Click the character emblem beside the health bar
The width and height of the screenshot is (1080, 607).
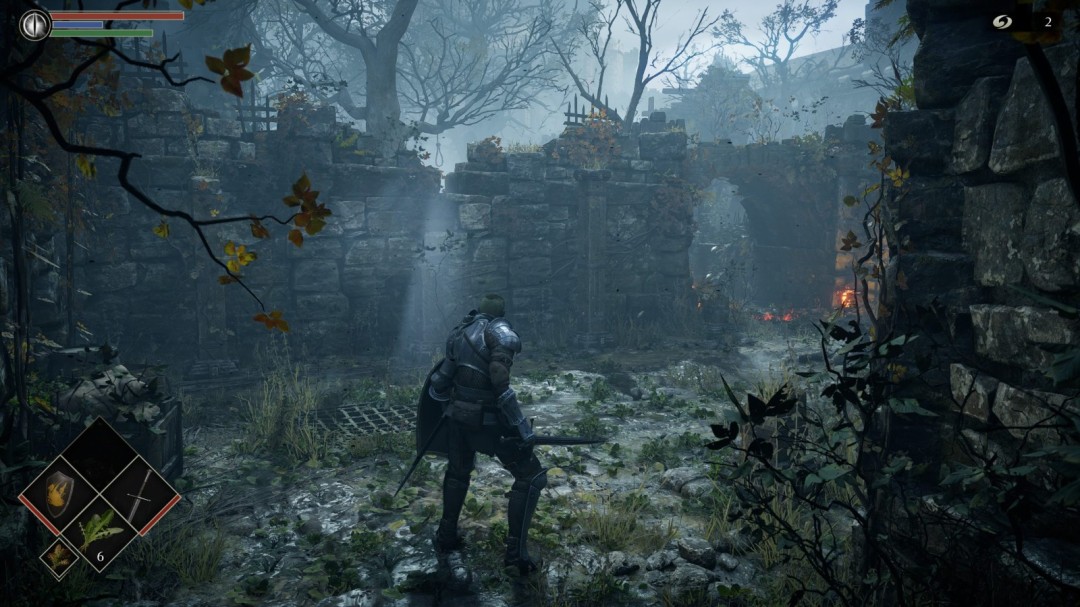click(x=35, y=24)
